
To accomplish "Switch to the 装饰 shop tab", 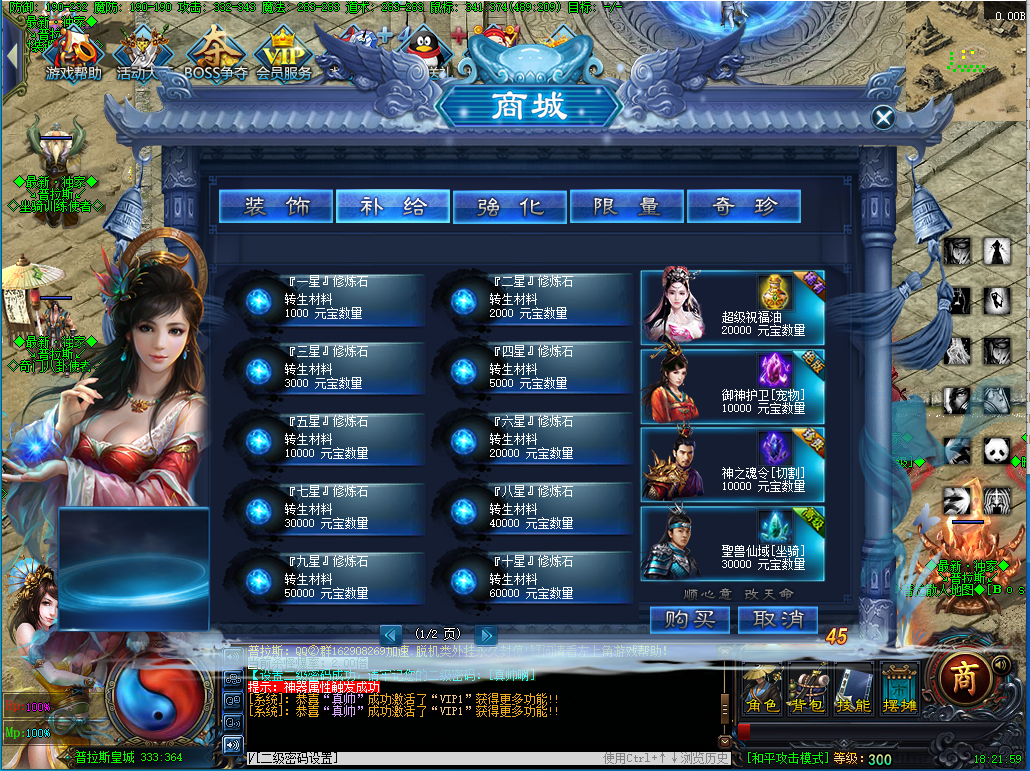I will point(277,207).
